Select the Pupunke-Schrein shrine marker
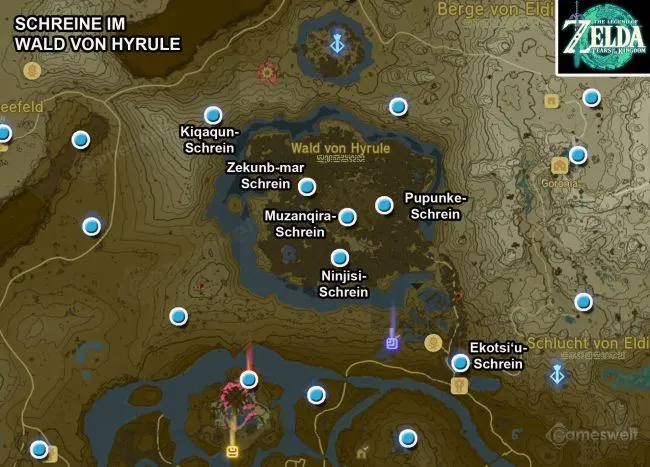Screen dimensions: 650x467 (383, 205)
